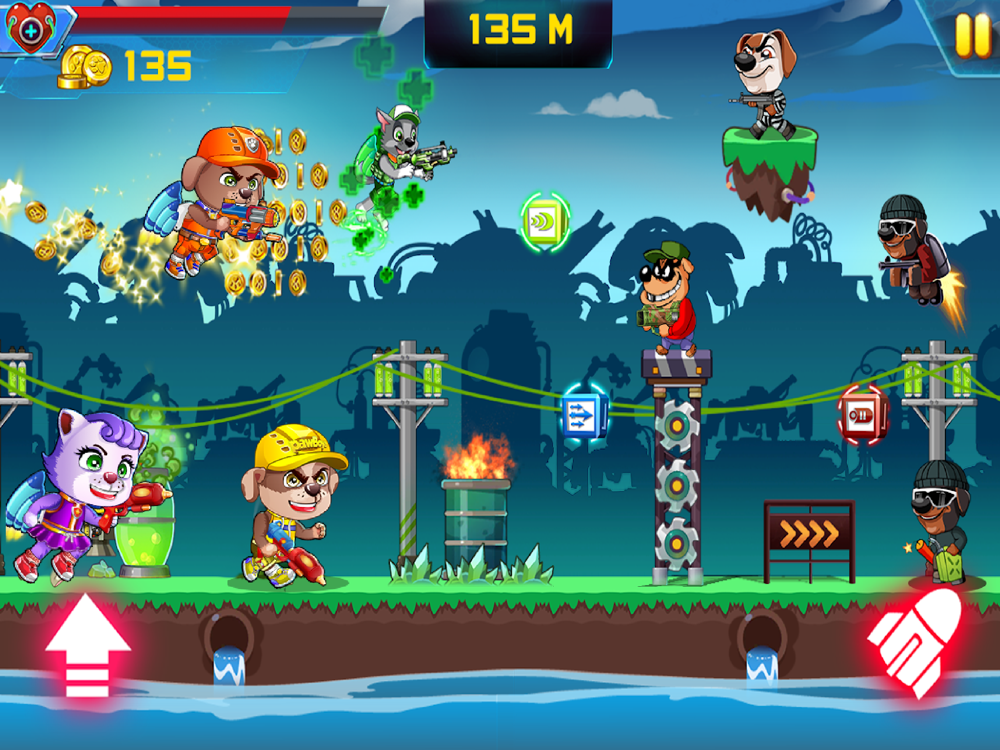Tap the pink up-arrow jump button
1000x750 pixels.
(x=88, y=644)
